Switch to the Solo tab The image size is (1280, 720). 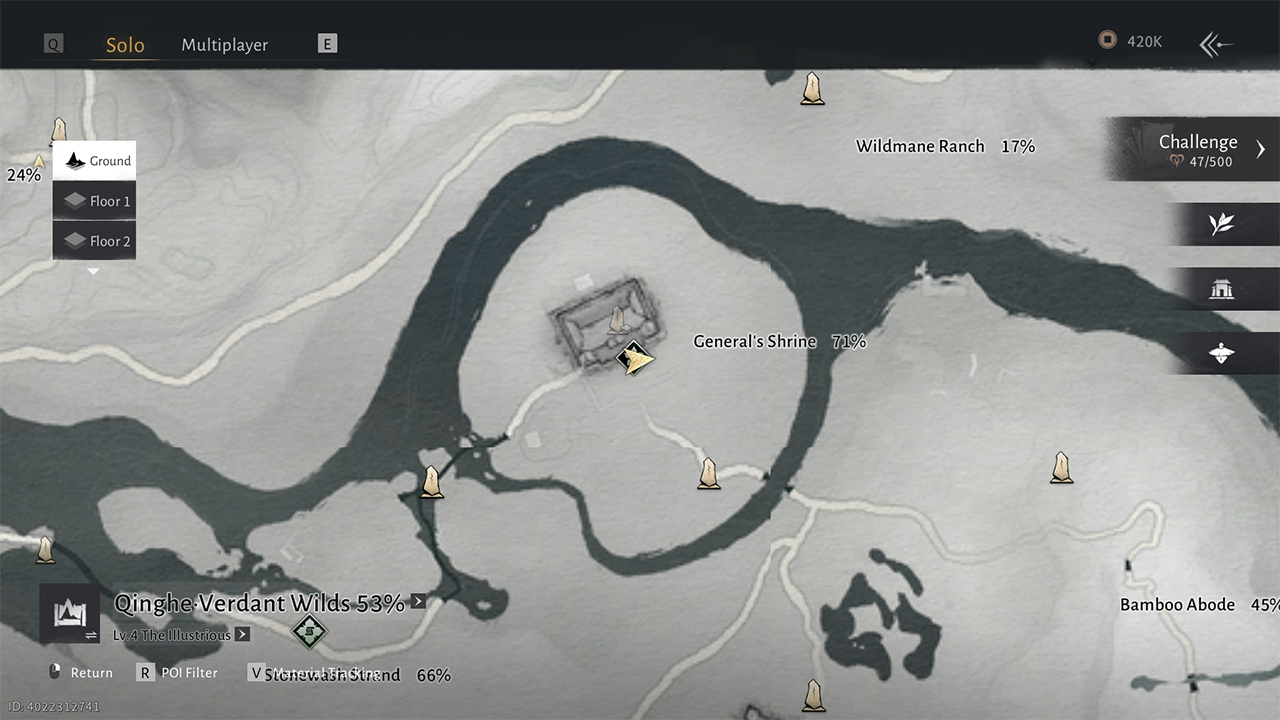125,45
